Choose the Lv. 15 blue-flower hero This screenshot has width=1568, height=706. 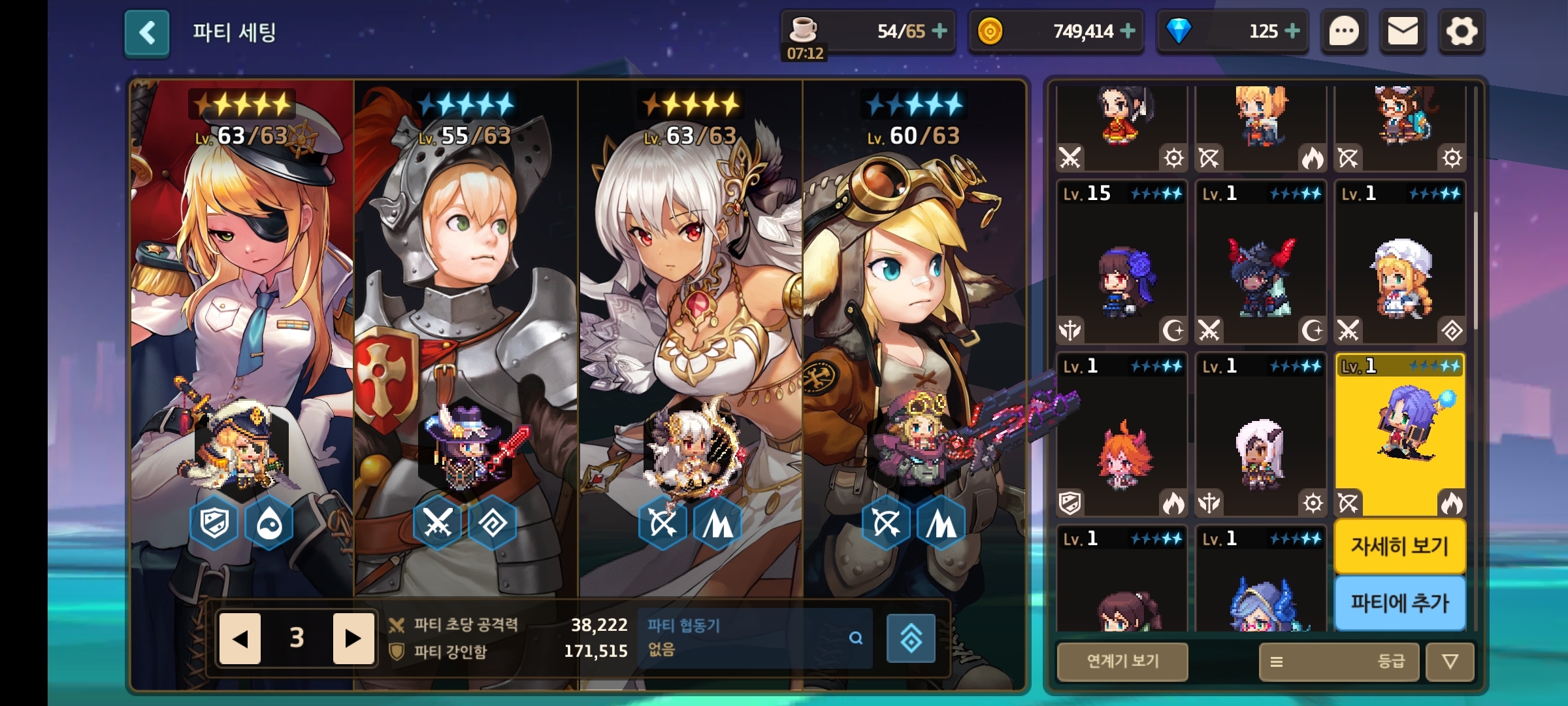(x=1122, y=263)
